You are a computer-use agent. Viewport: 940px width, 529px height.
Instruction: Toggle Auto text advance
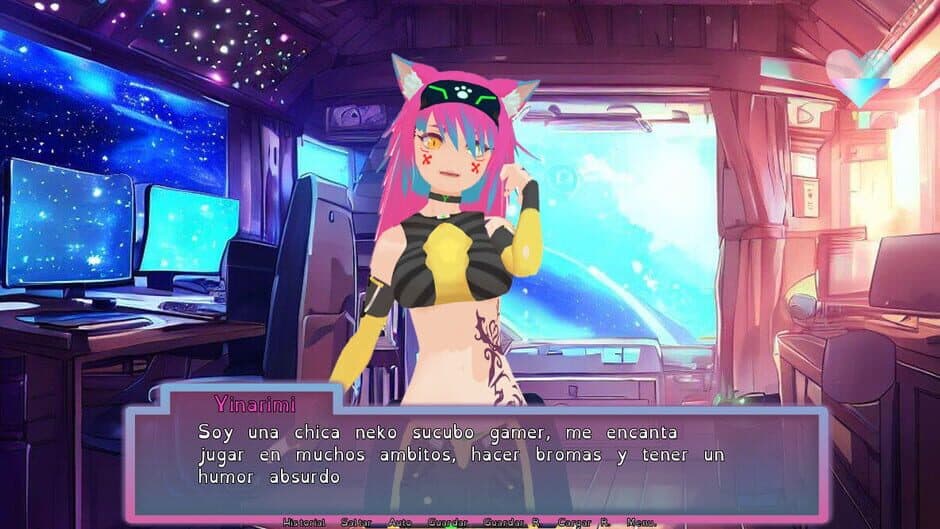(x=400, y=522)
